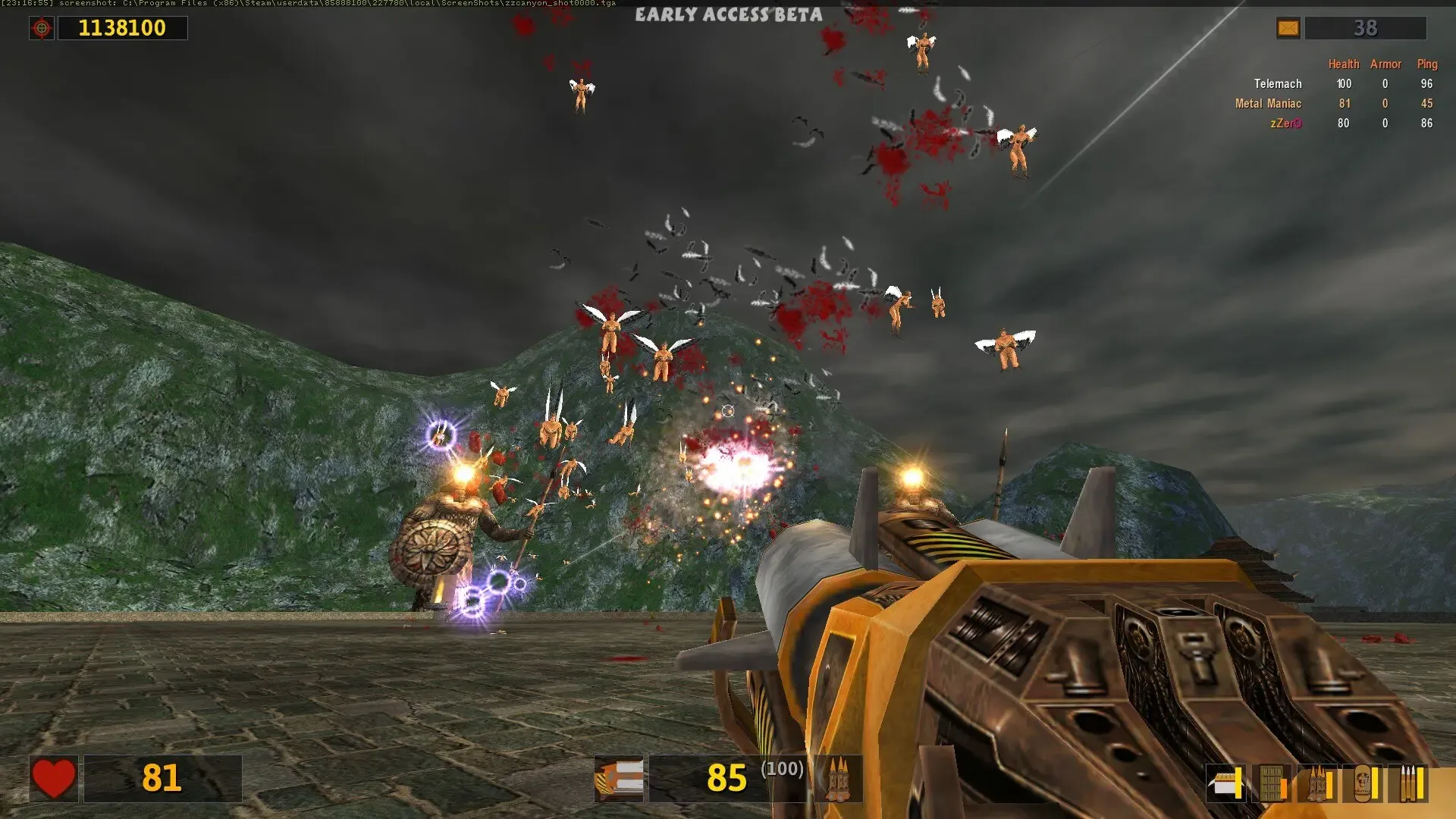Click the rockets icon next to 85 counter

pos(840,780)
